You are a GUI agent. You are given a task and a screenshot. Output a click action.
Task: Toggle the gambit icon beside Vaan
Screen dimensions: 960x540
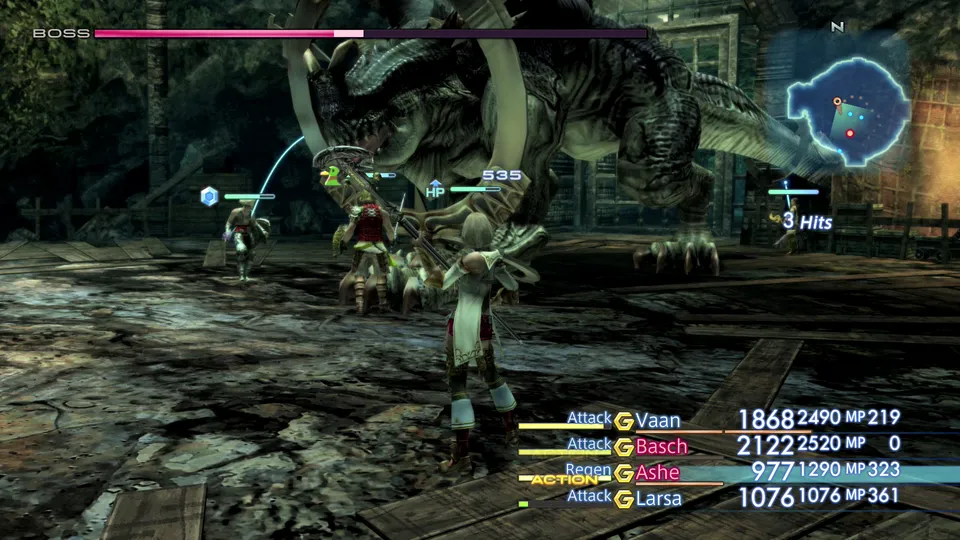click(x=624, y=421)
